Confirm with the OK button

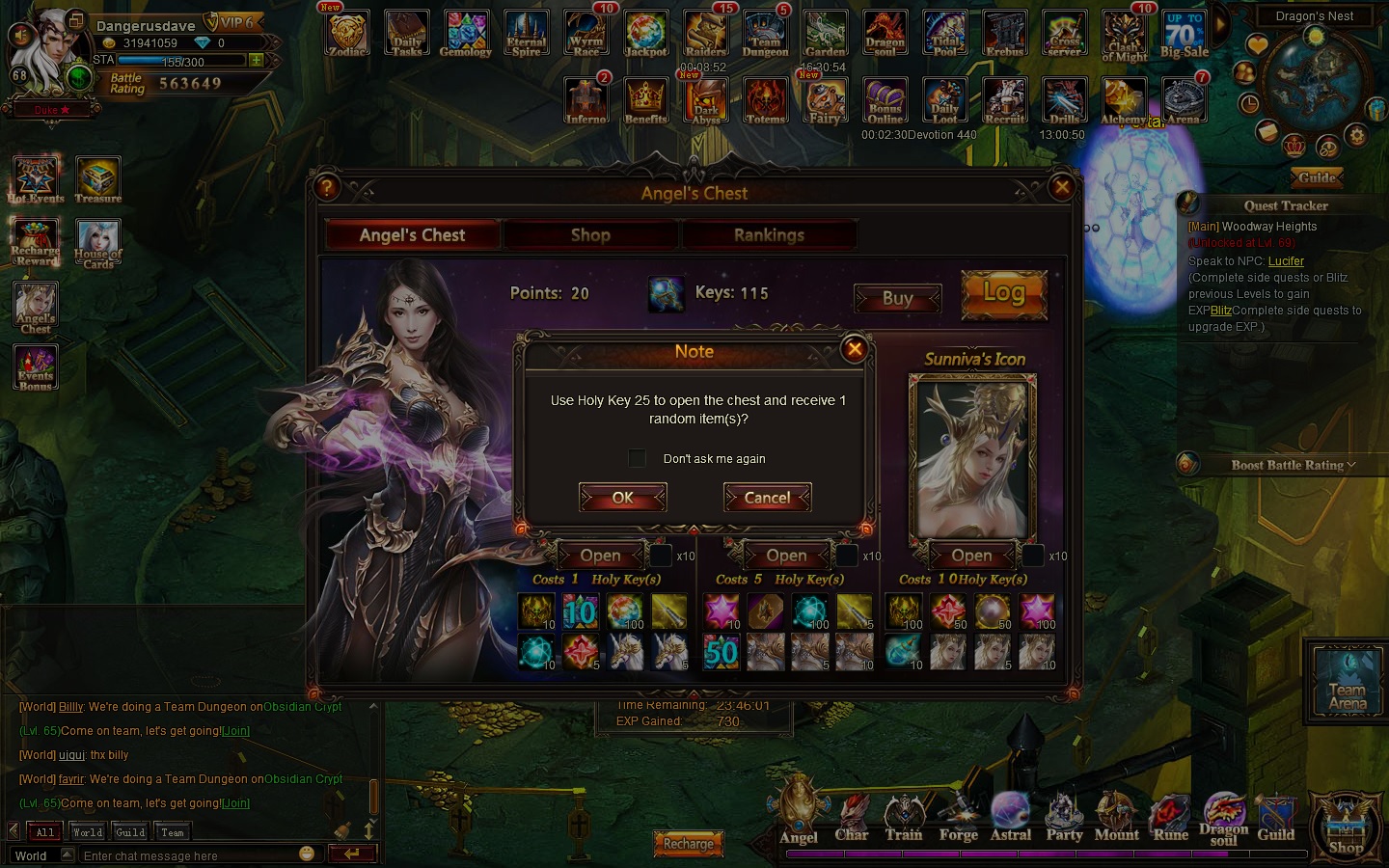pos(622,498)
